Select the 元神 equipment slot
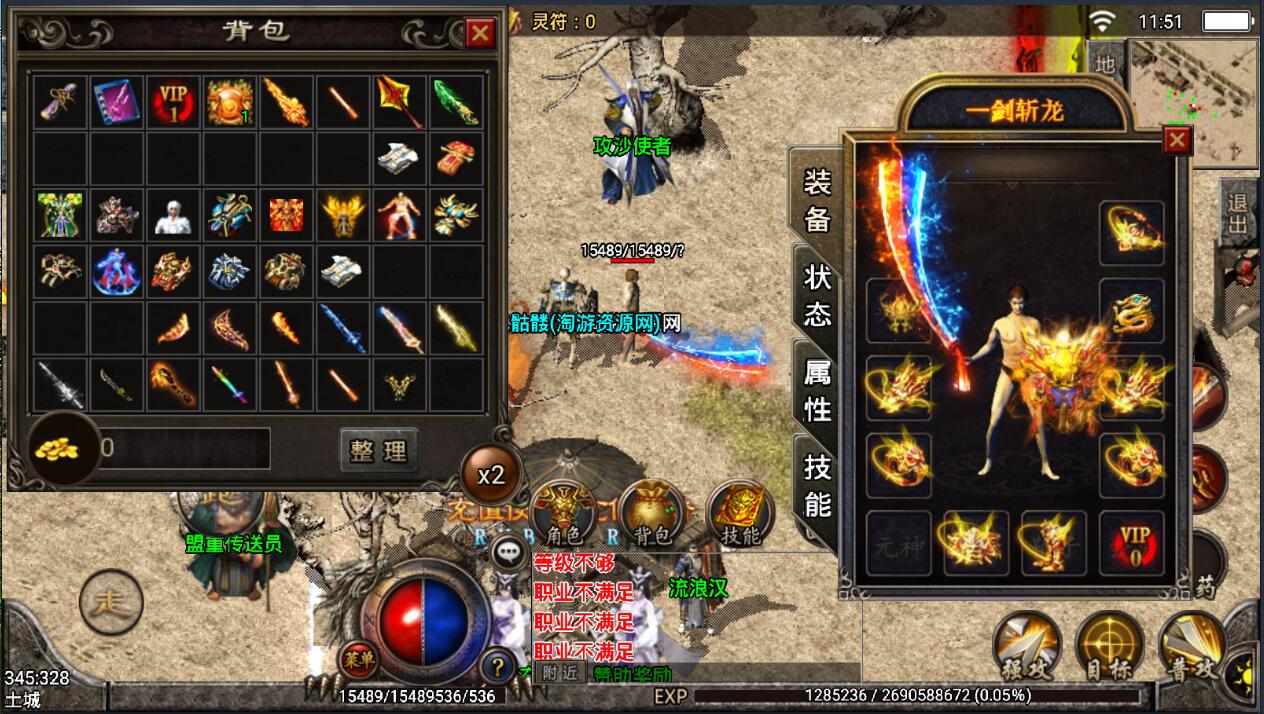The width and height of the screenshot is (1264, 714). coord(897,543)
